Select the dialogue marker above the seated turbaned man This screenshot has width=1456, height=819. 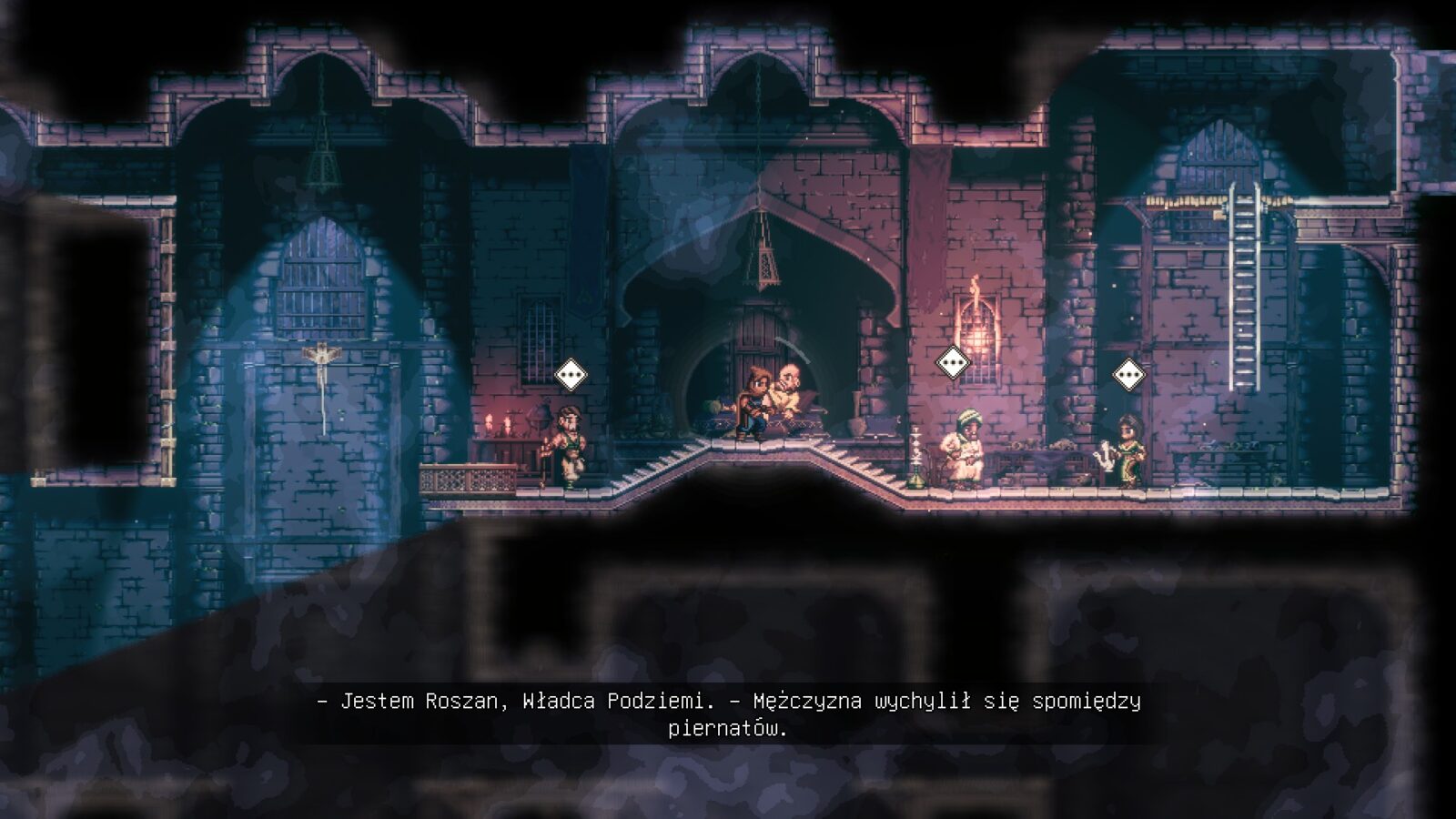click(953, 363)
